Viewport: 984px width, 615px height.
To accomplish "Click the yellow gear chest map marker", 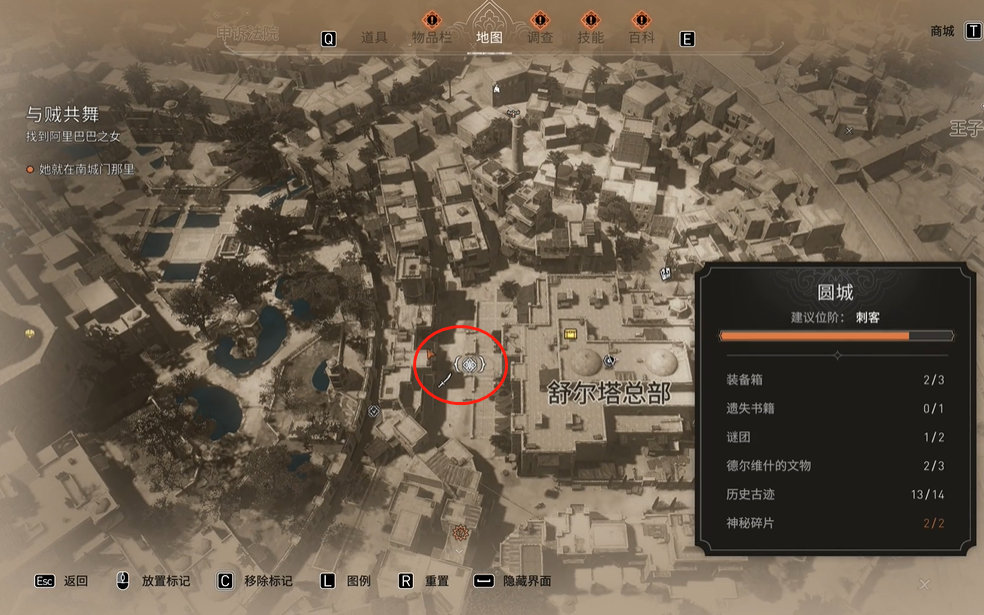I will [x=570, y=335].
